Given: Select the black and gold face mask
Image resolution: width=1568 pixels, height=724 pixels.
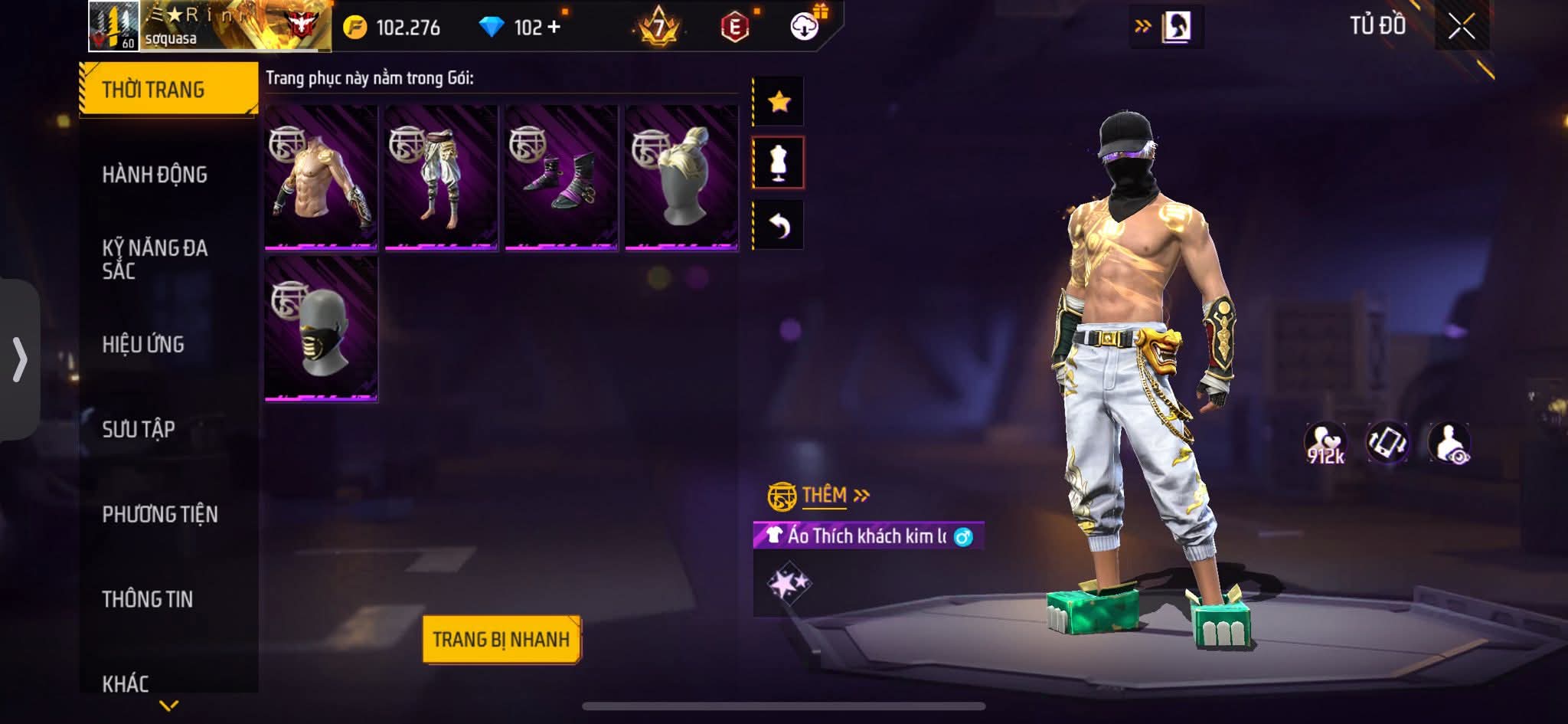Looking at the screenshot, I should pos(322,328).
